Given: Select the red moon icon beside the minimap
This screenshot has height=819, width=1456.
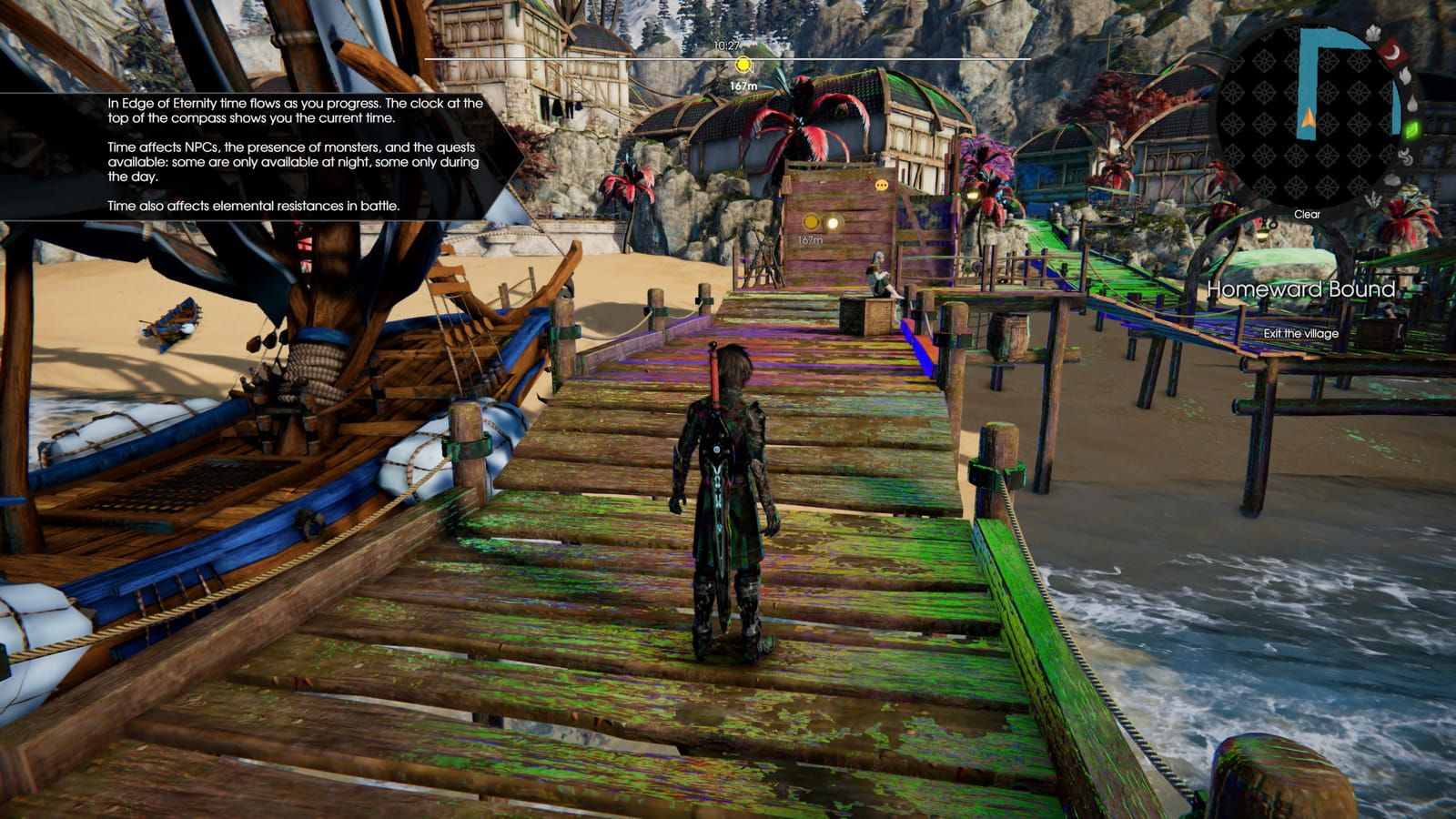Looking at the screenshot, I should tap(1393, 54).
